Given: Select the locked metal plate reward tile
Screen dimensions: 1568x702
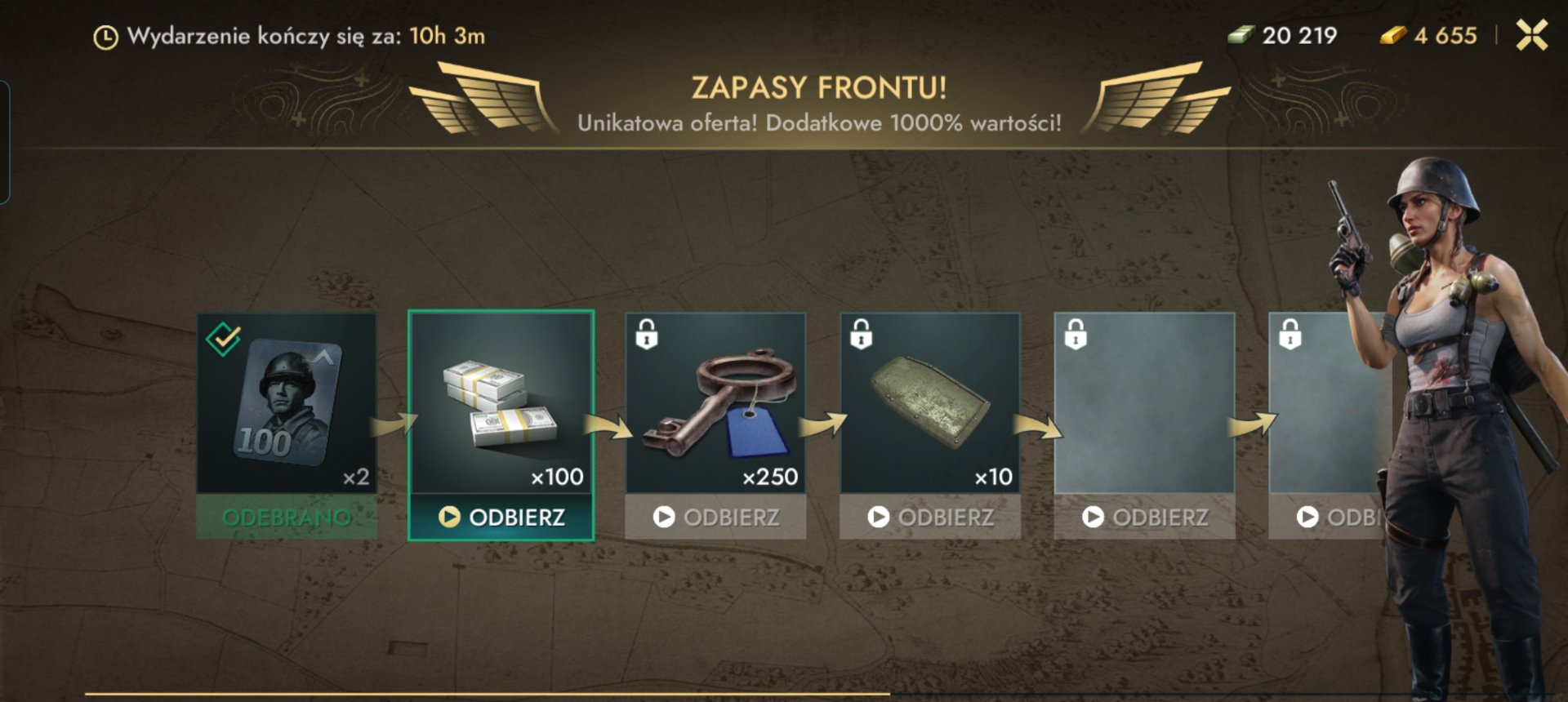Looking at the screenshot, I should point(930,402).
